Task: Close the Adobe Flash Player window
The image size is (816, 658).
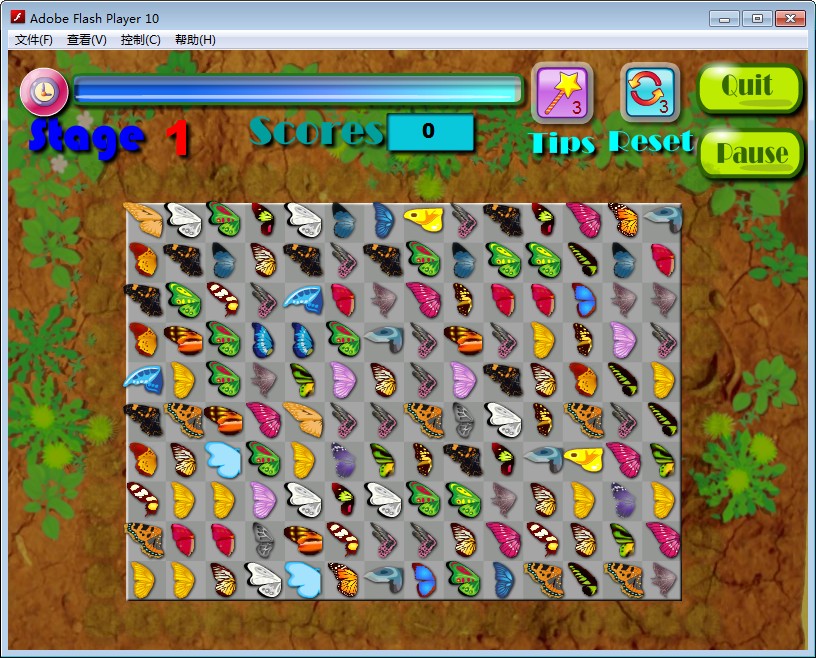Action: coord(788,18)
